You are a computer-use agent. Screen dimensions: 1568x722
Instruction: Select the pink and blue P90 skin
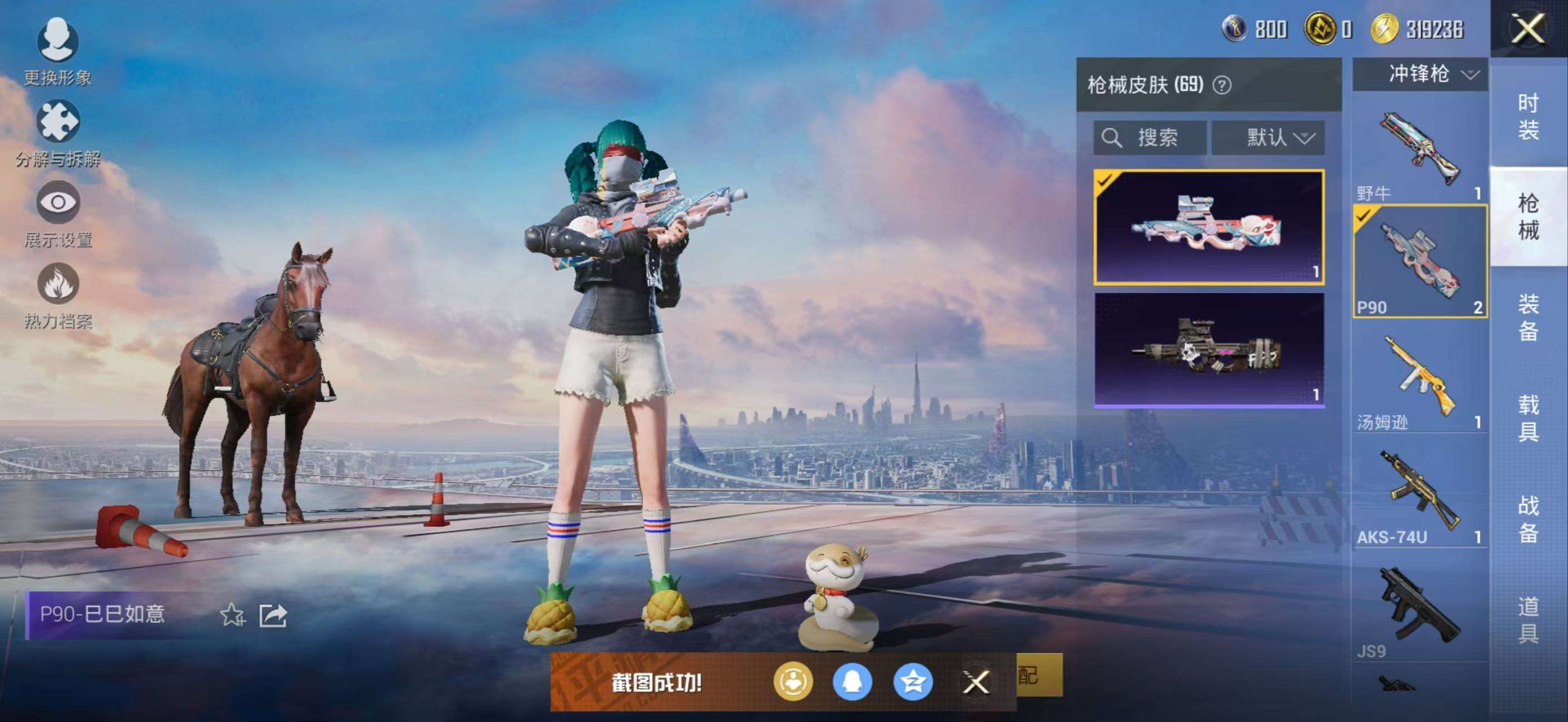(1208, 227)
